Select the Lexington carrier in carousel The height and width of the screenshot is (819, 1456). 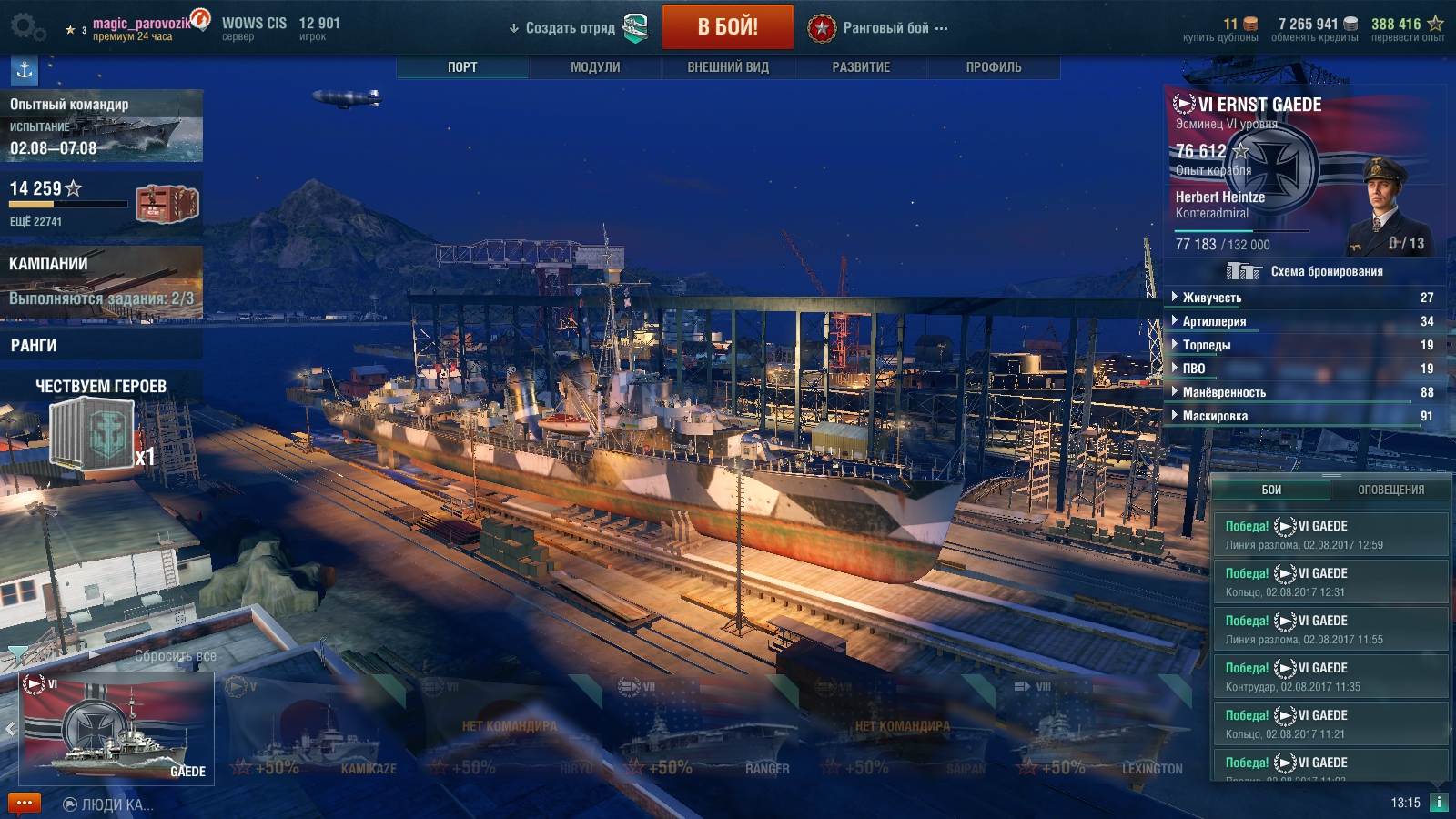[x=1099, y=728]
